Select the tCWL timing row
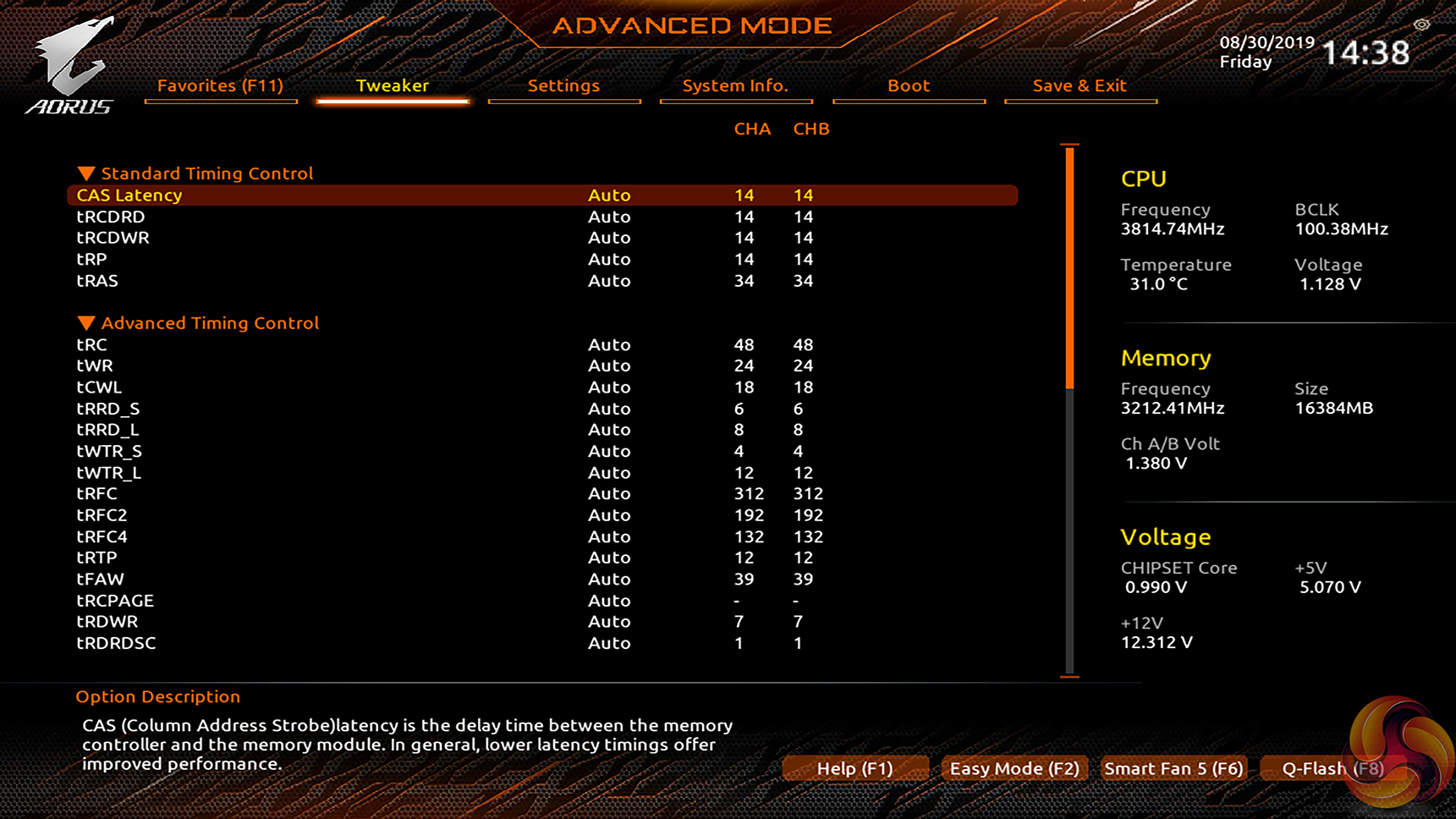1456x819 pixels. [x=99, y=388]
